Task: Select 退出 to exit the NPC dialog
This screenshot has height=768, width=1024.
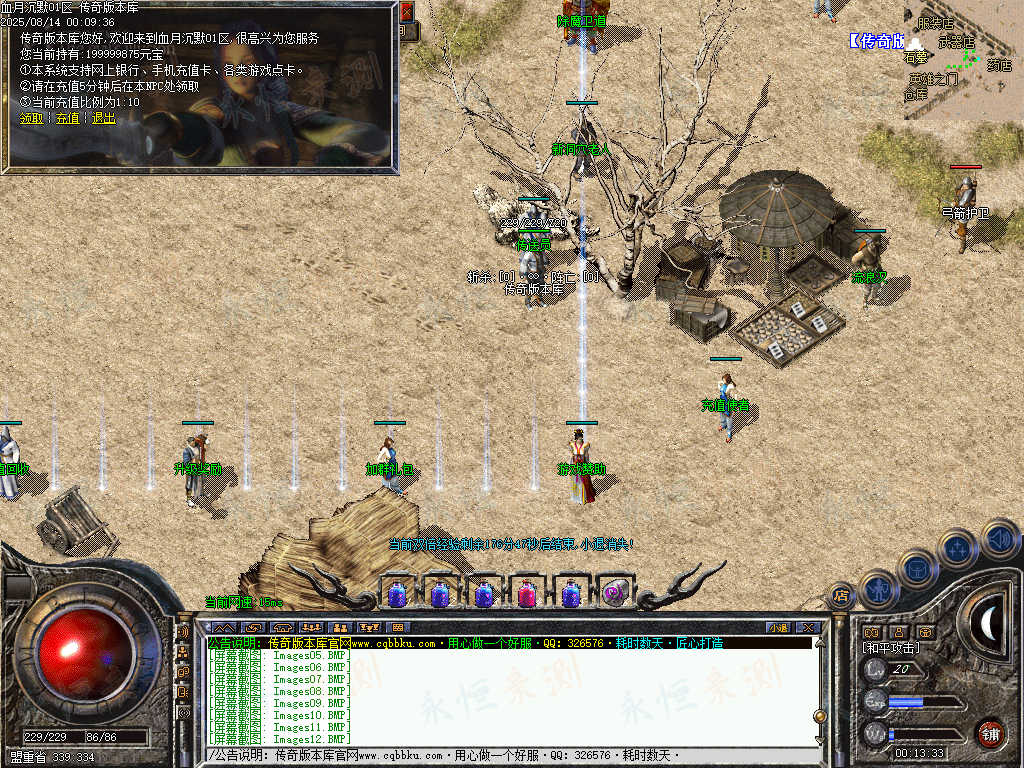Action: click(104, 118)
